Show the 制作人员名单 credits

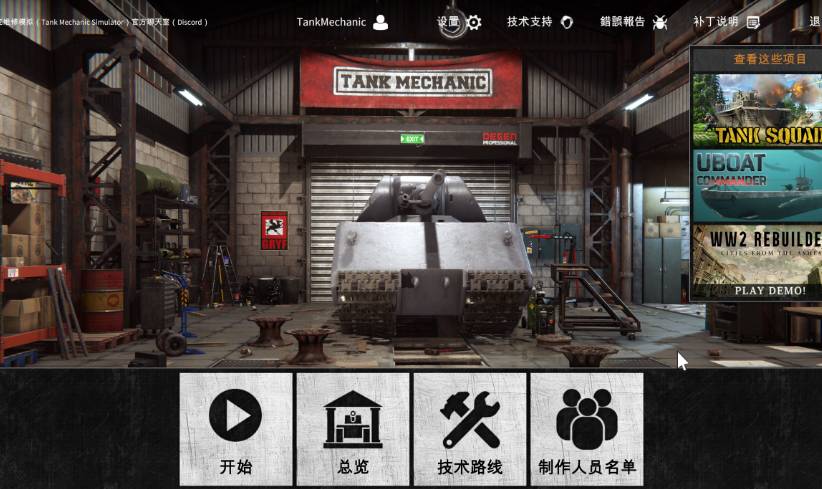(587, 429)
